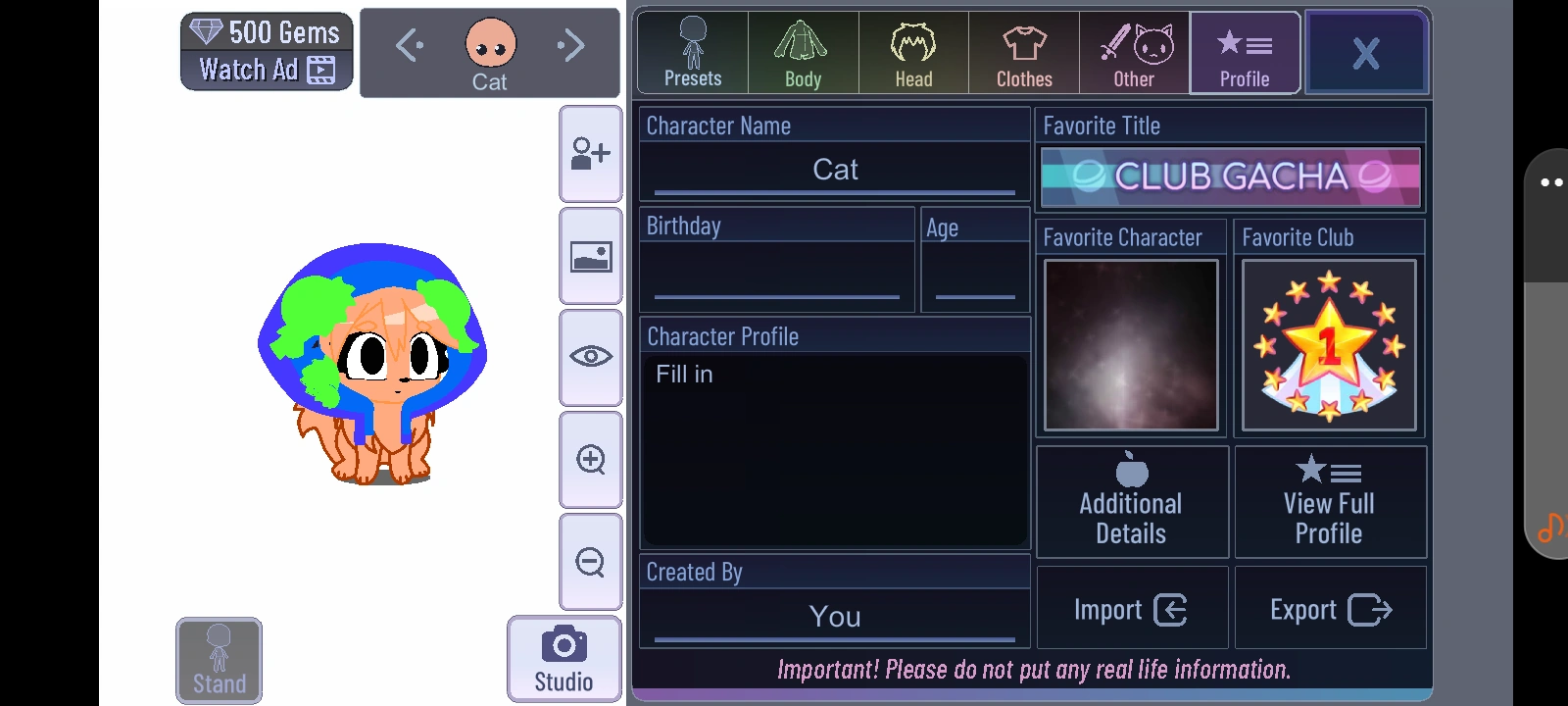Click the camera Studio icon
1568x706 pixels.
[x=563, y=657]
